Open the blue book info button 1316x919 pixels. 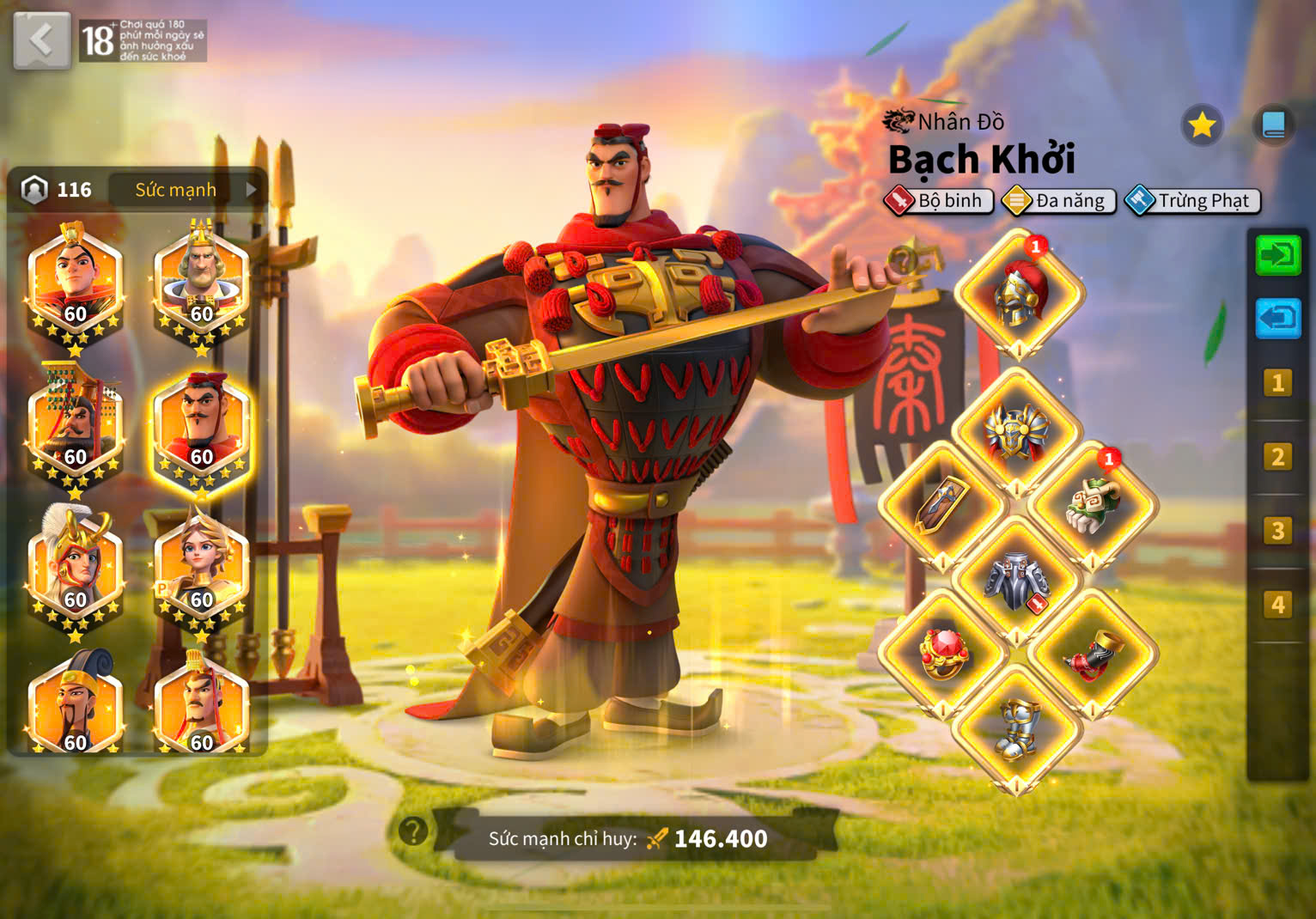click(x=1273, y=125)
